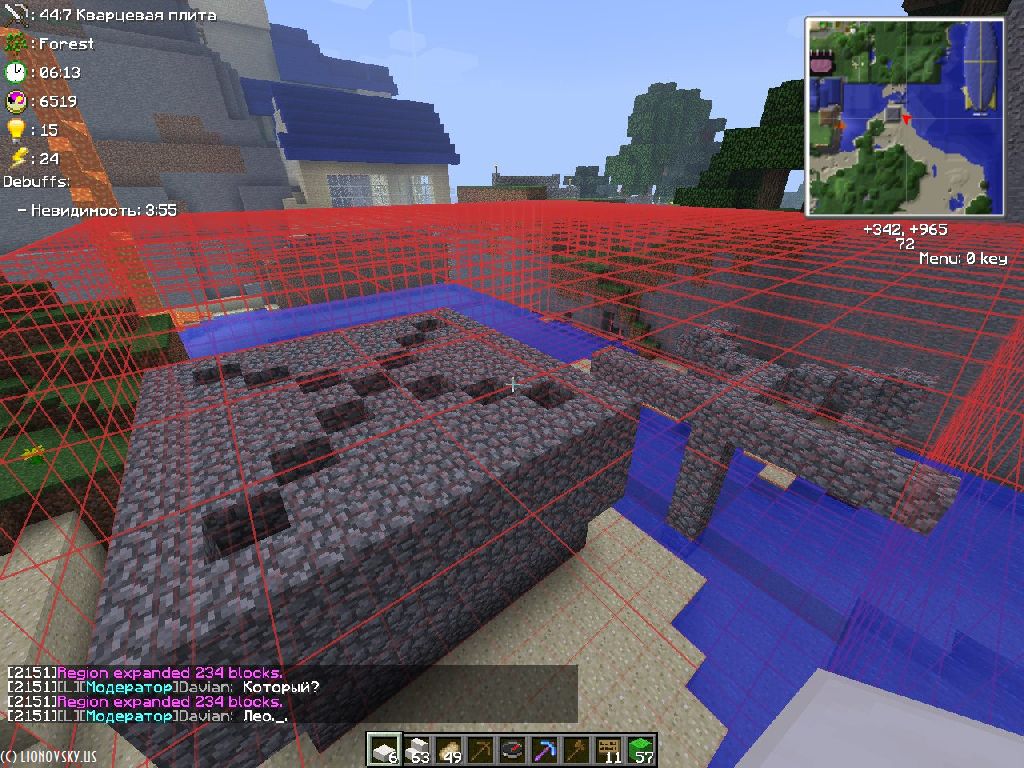Select the green block stack of 57
This screenshot has height=768, width=1024.
(640, 749)
